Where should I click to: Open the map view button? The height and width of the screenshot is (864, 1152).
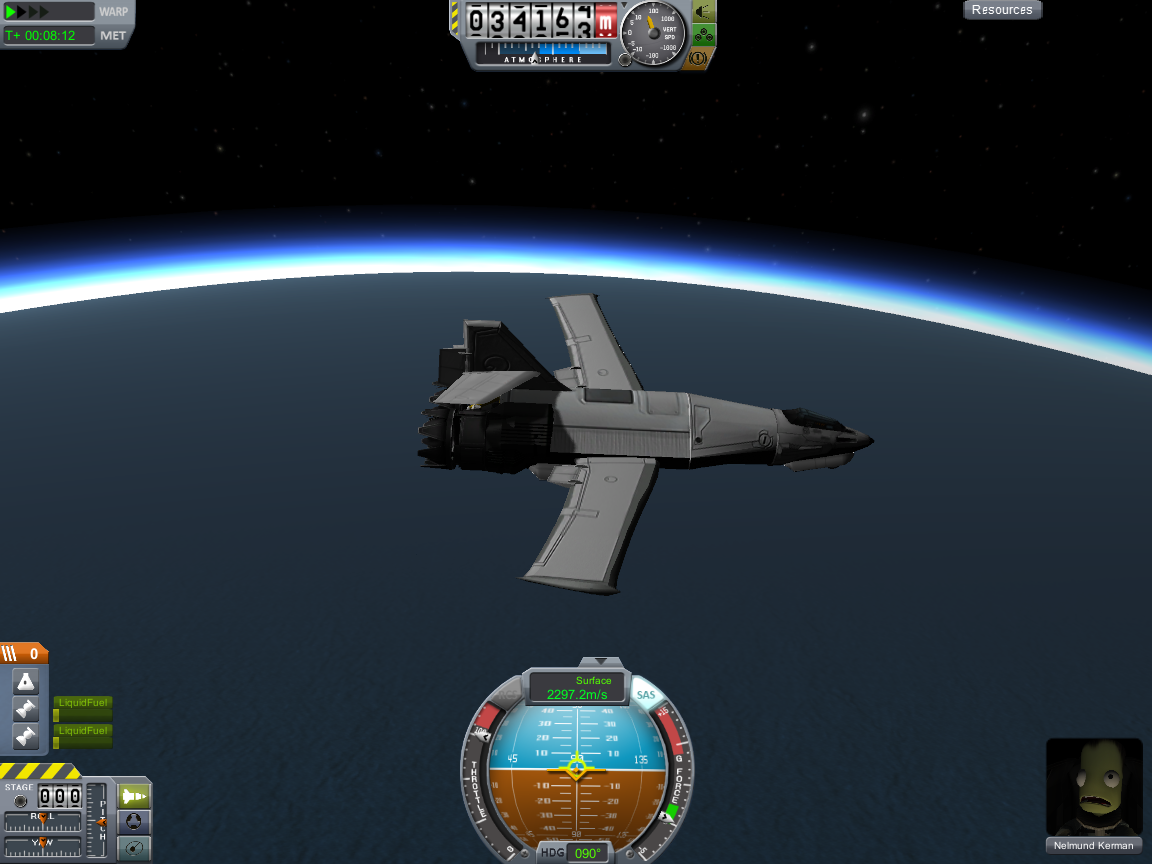point(134,848)
